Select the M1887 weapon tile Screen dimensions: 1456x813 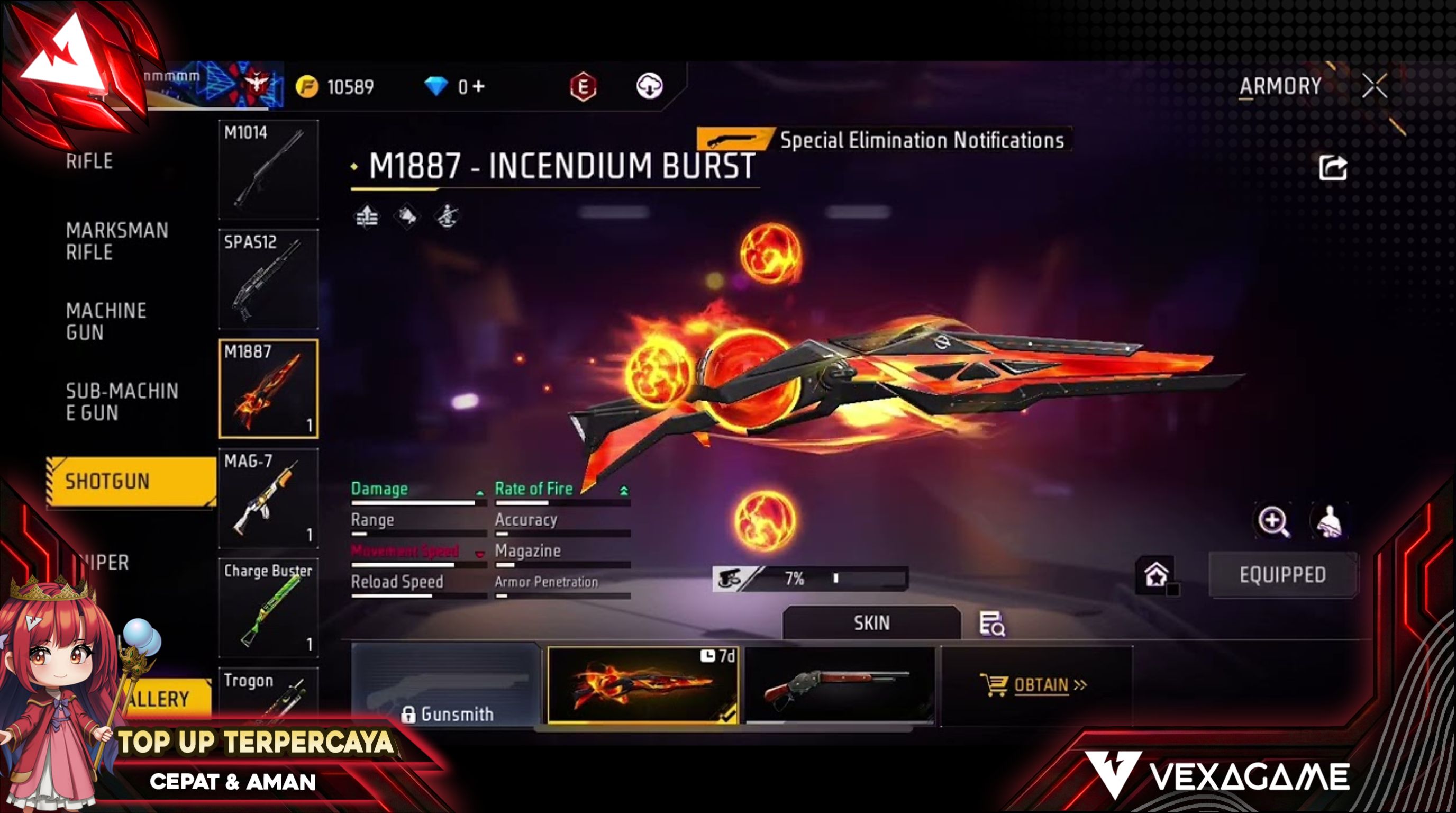tap(268, 389)
